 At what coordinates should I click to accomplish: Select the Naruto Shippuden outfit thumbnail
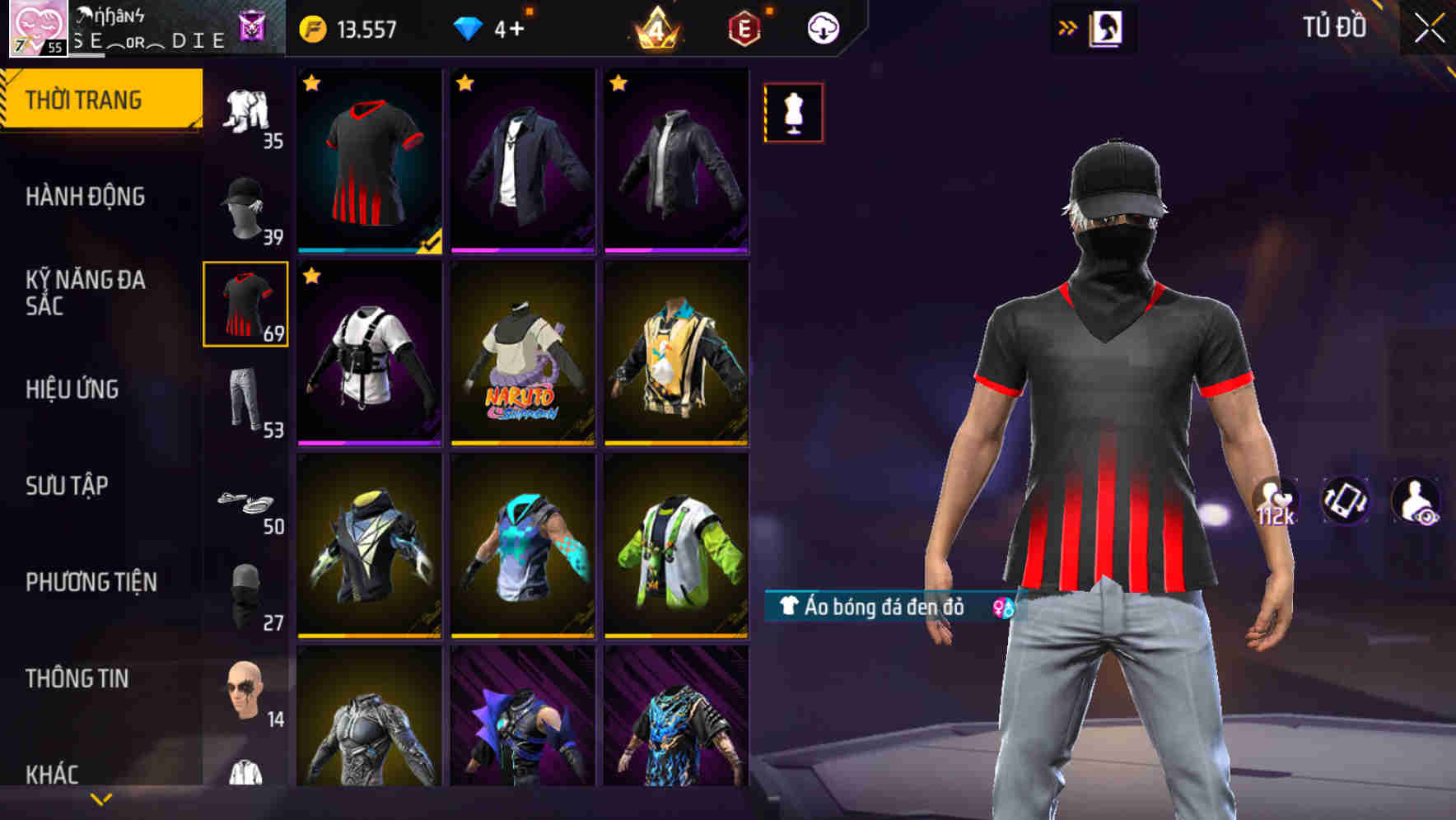pos(522,354)
